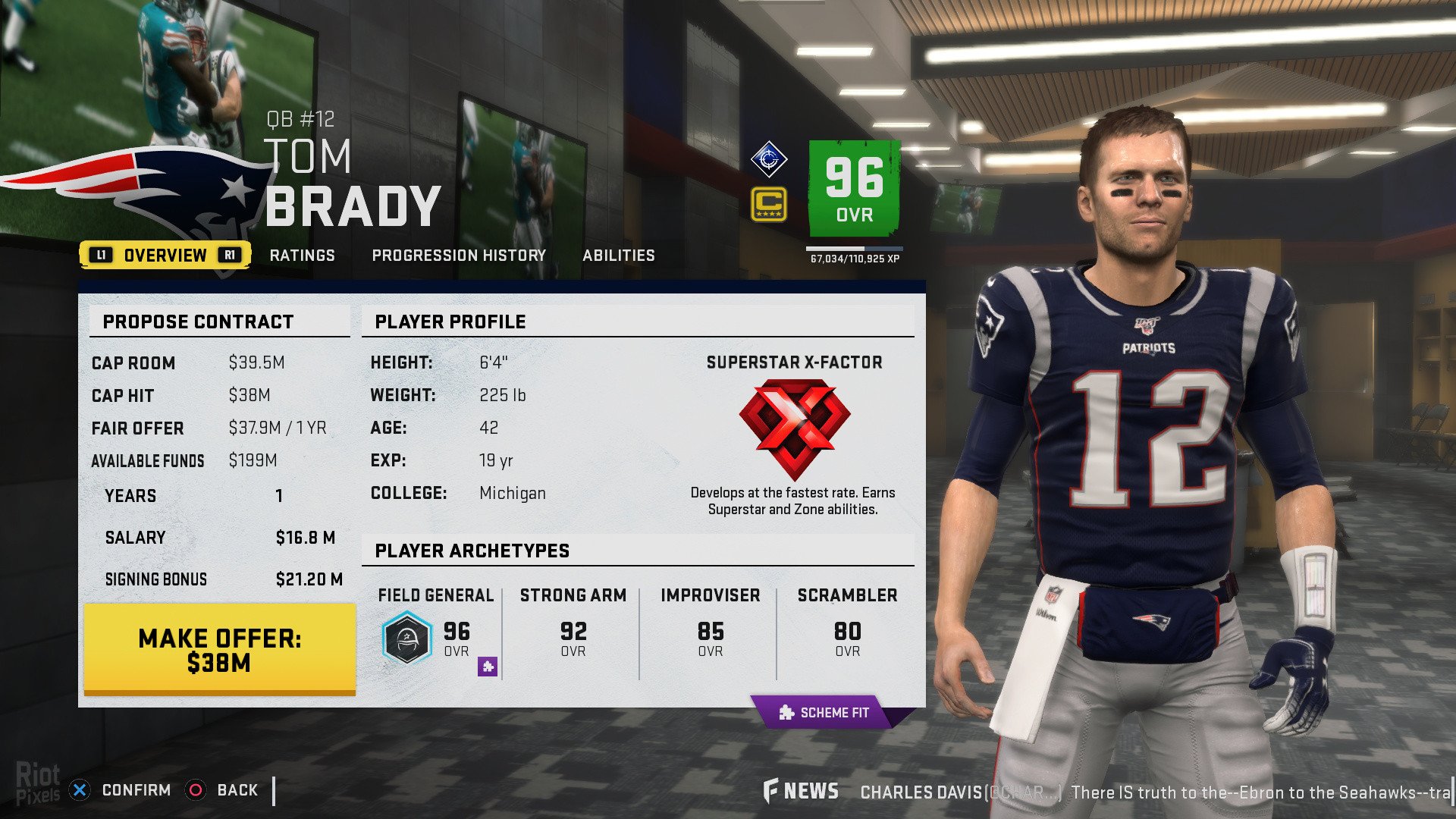The width and height of the screenshot is (1456, 819).
Task: Switch to the Overview tab
Action: [165, 256]
